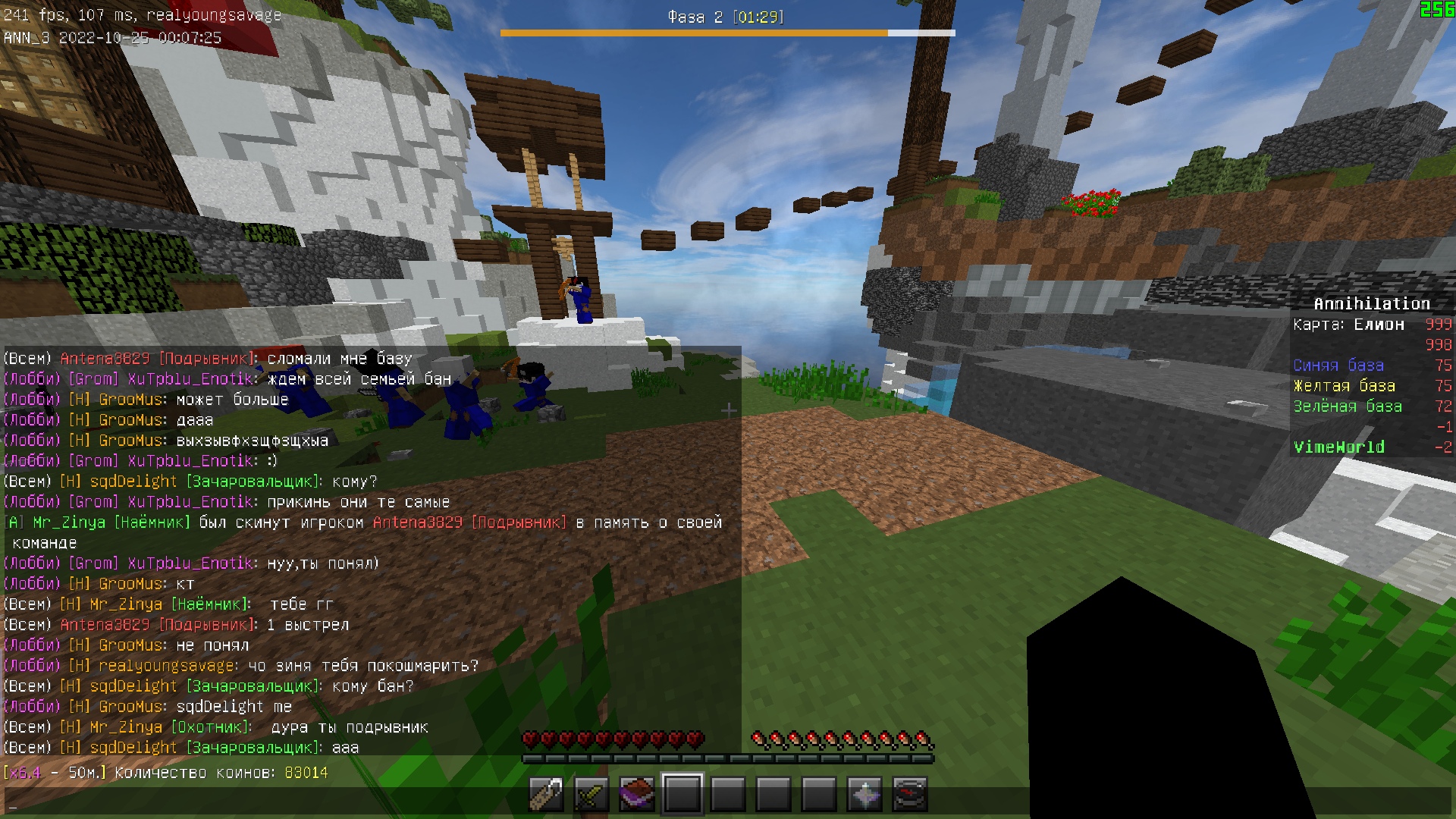Viewport: 1456px width, 819px height.
Task: Select the nether star in the ninth hotbar slot
Action: tap(865, 794)
